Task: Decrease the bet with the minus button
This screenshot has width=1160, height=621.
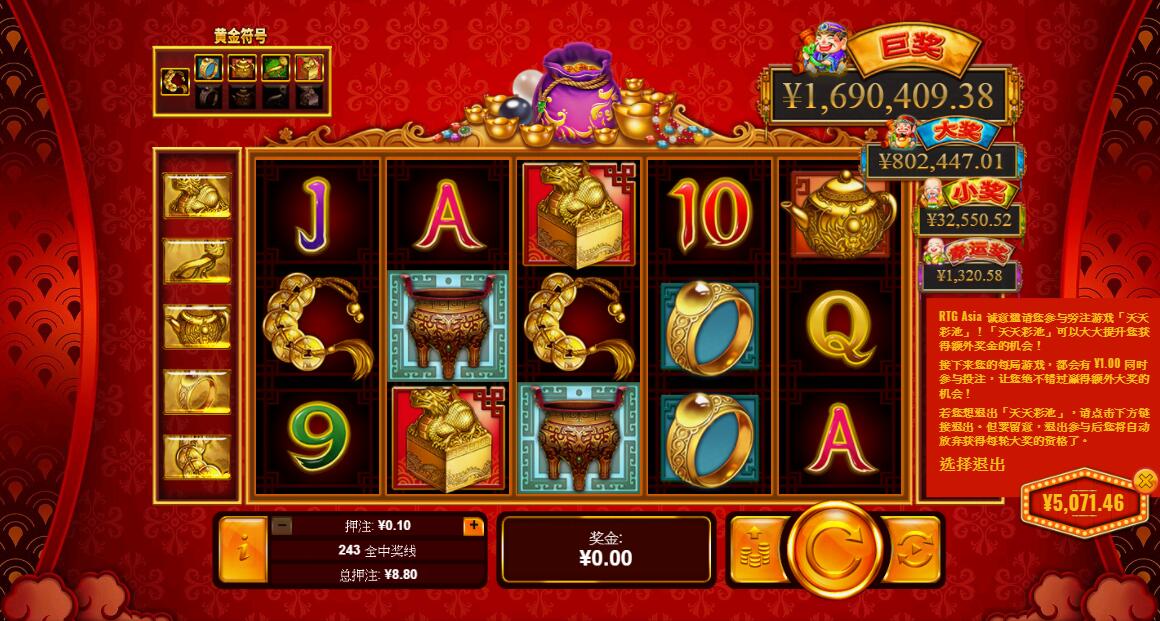Action: coord(283,525)
